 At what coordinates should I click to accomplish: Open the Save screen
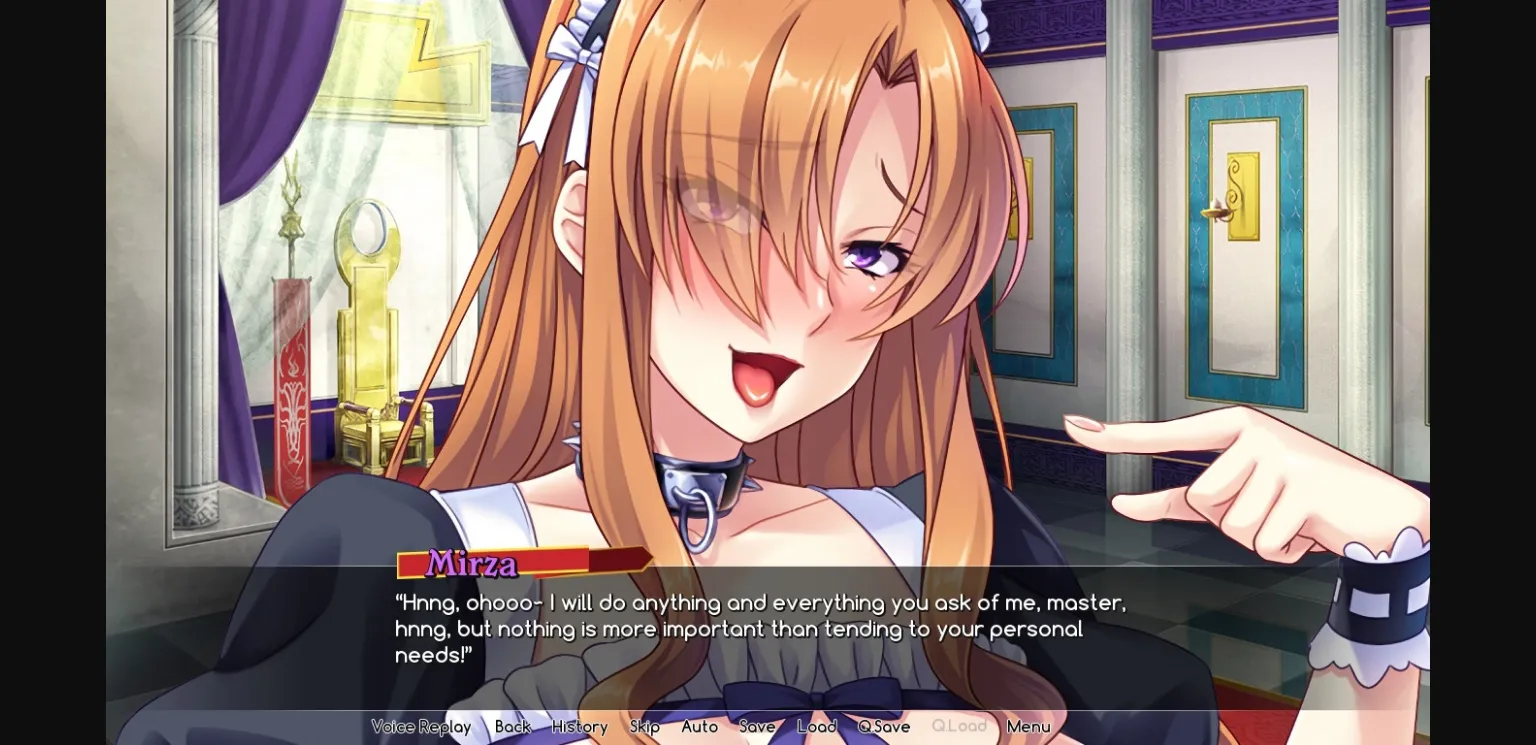(x=757, y=727)
